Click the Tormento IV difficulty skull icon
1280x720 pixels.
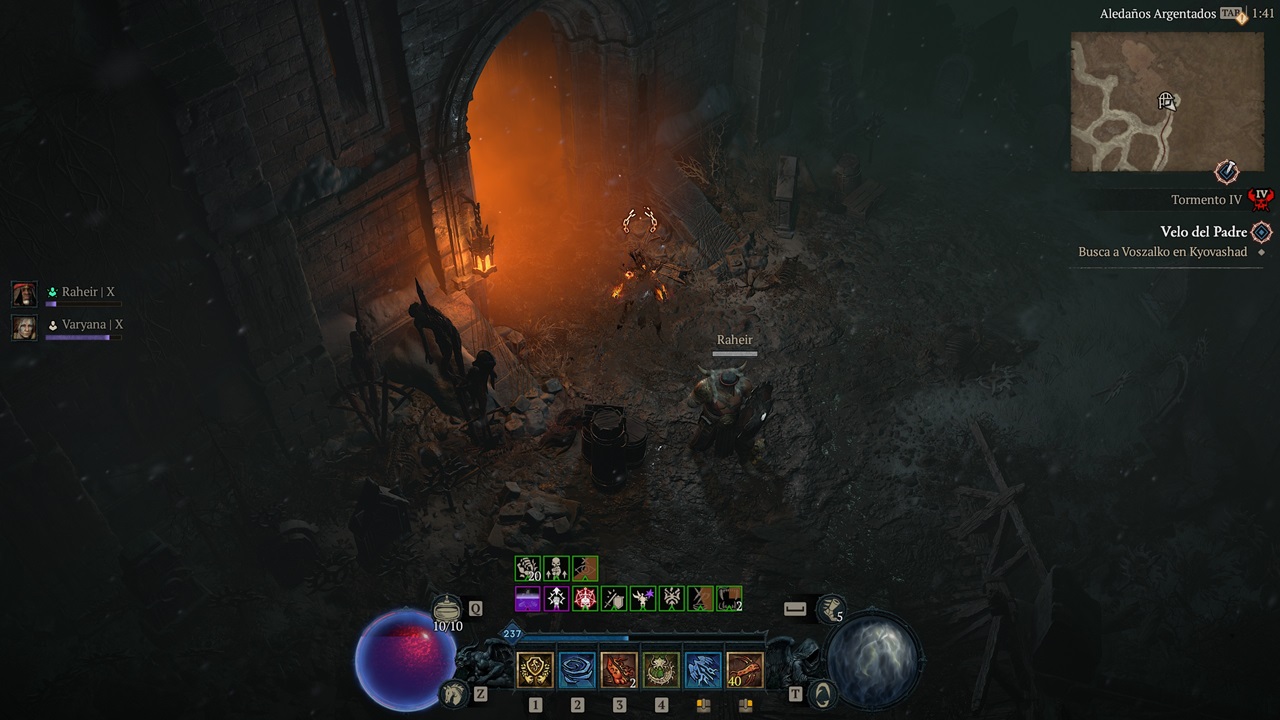pyautogui.click(x=1262, y=197)
